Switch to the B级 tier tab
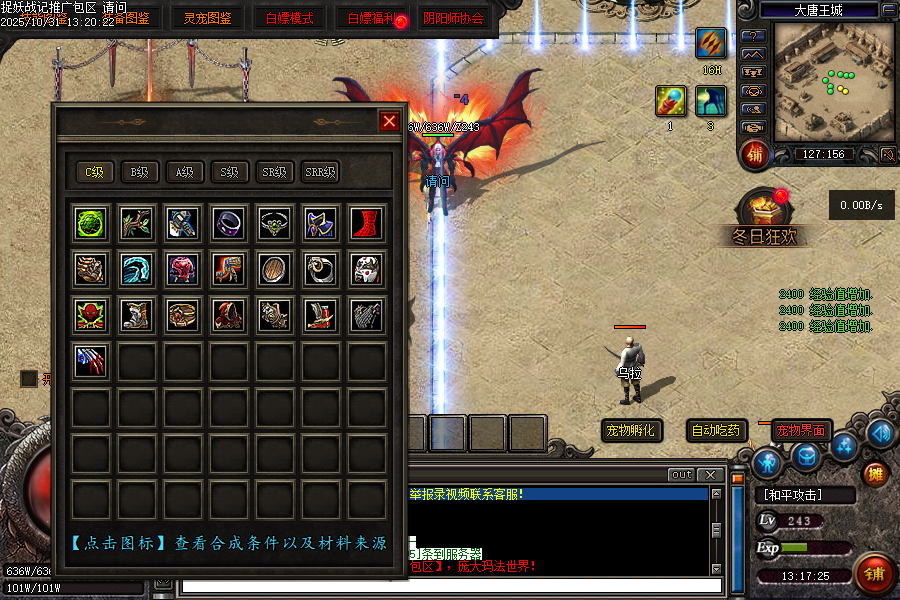Viewport: 900px width, 600px height. coord(139,172)
